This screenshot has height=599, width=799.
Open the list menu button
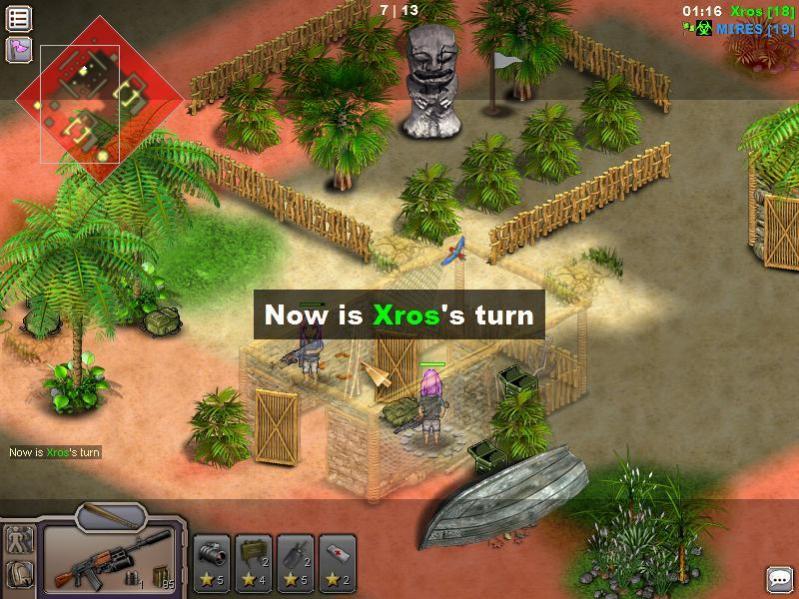pos(19,18)
